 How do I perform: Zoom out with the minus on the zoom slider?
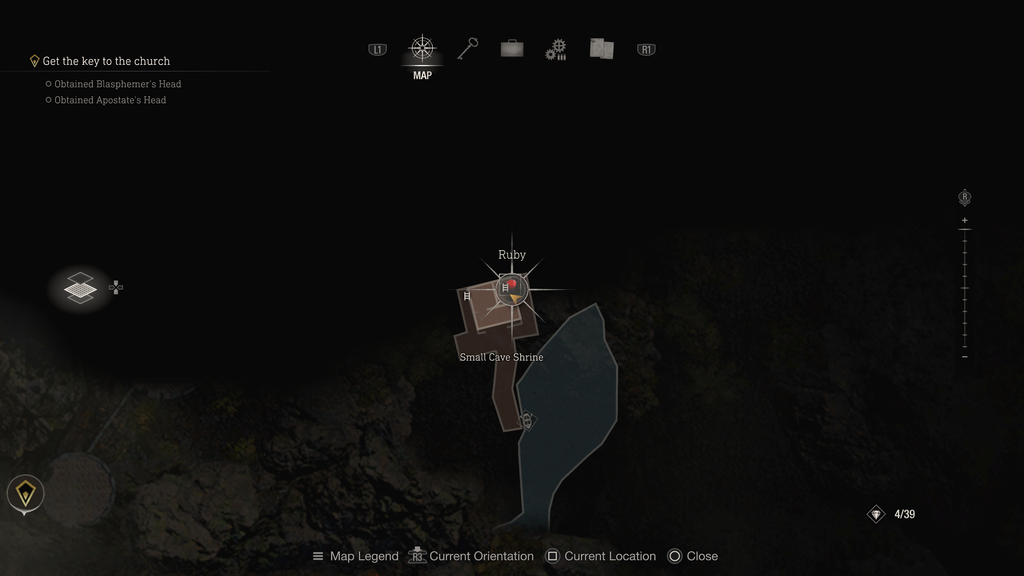point(965,357)
